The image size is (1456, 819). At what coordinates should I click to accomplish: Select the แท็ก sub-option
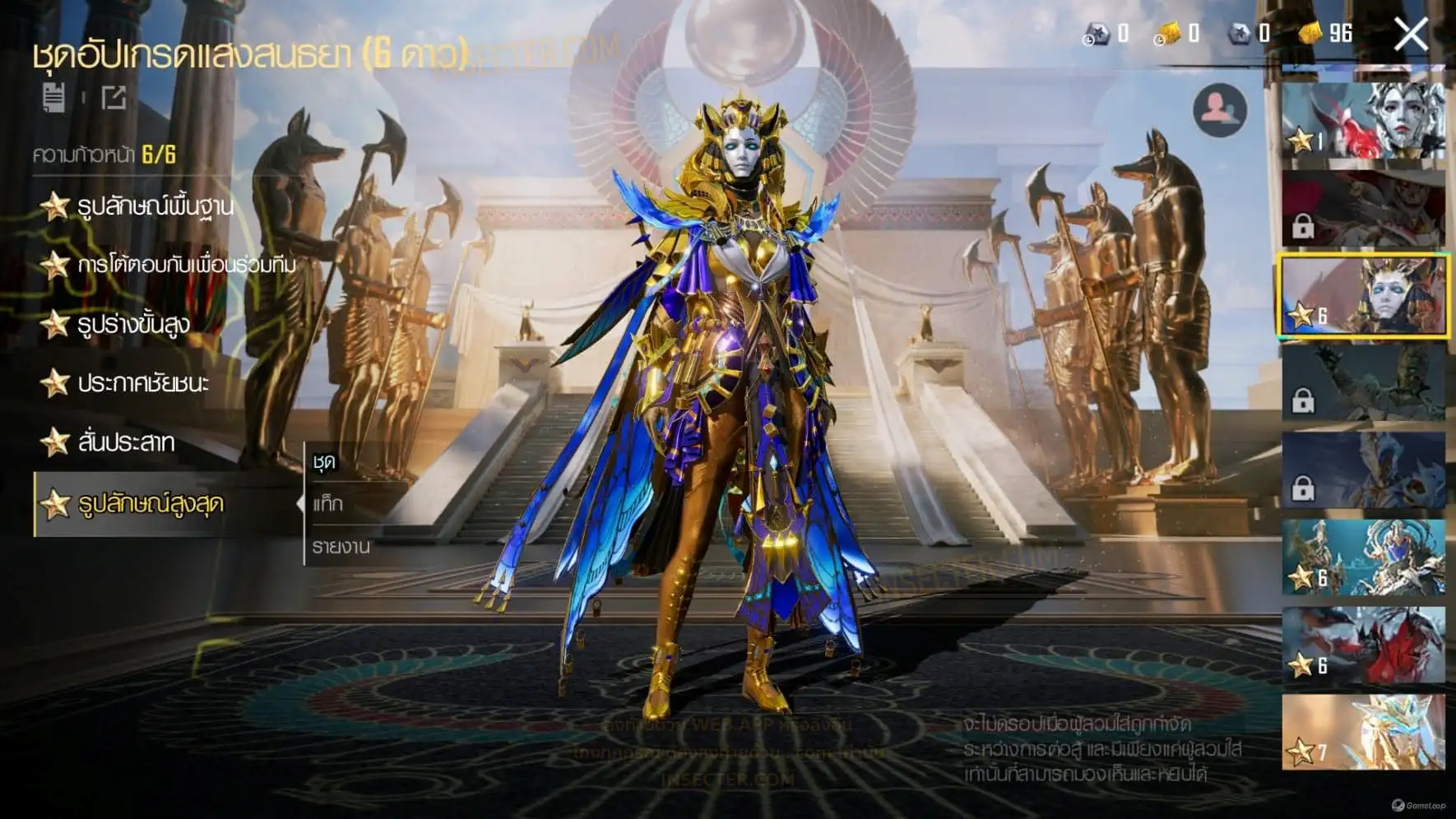point(328,503)
